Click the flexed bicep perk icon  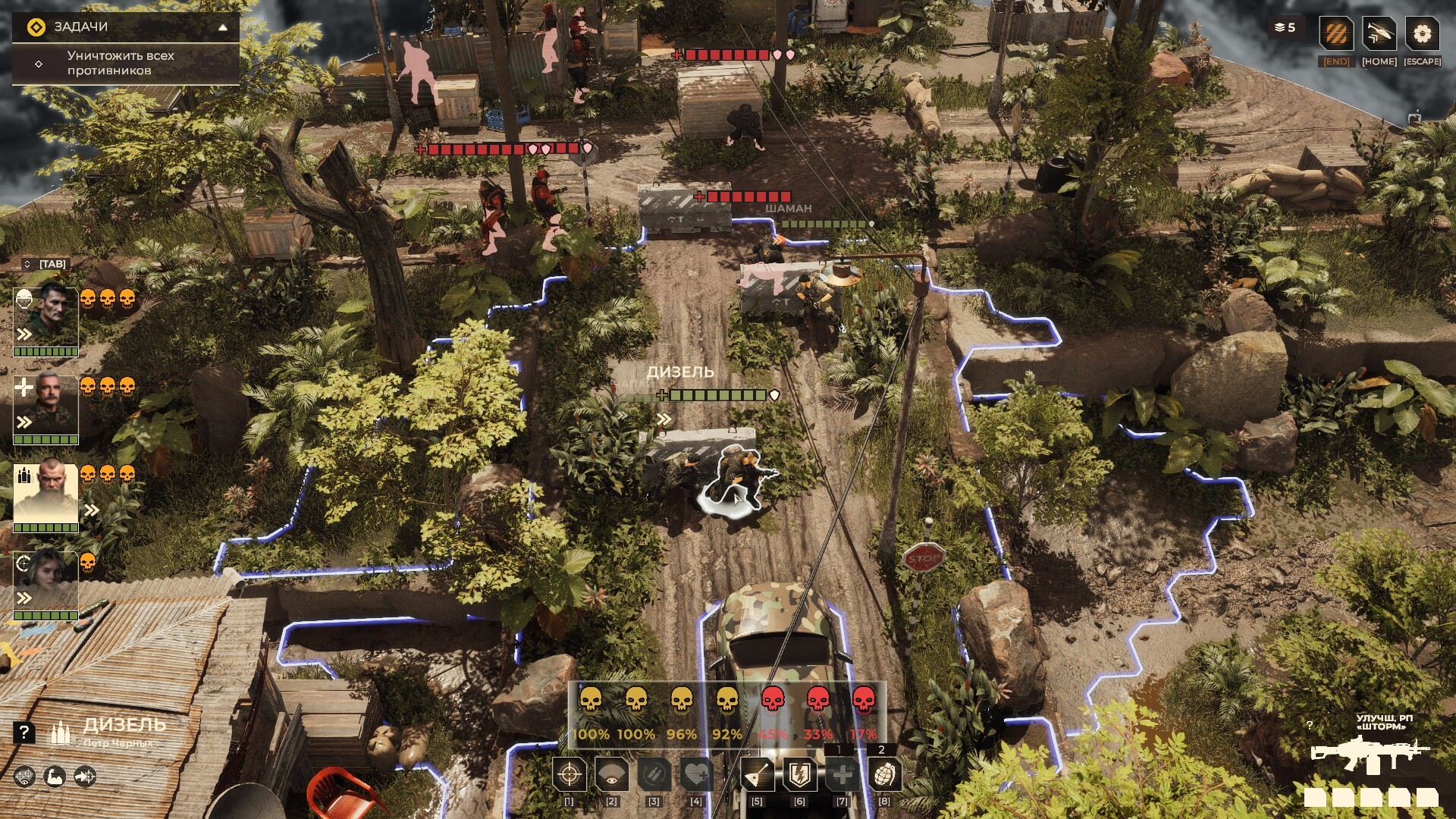pos(55,777)
